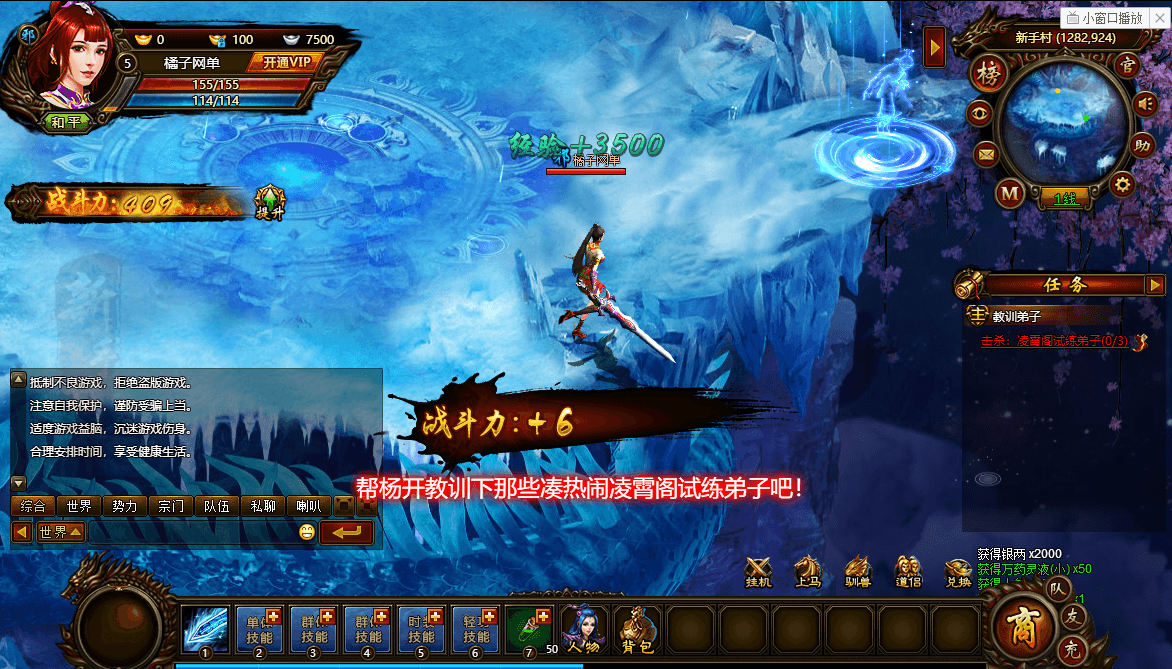Toggle the peace mode 和平 button
This screenshot has width=1172, height=669.
coord(67,122)
